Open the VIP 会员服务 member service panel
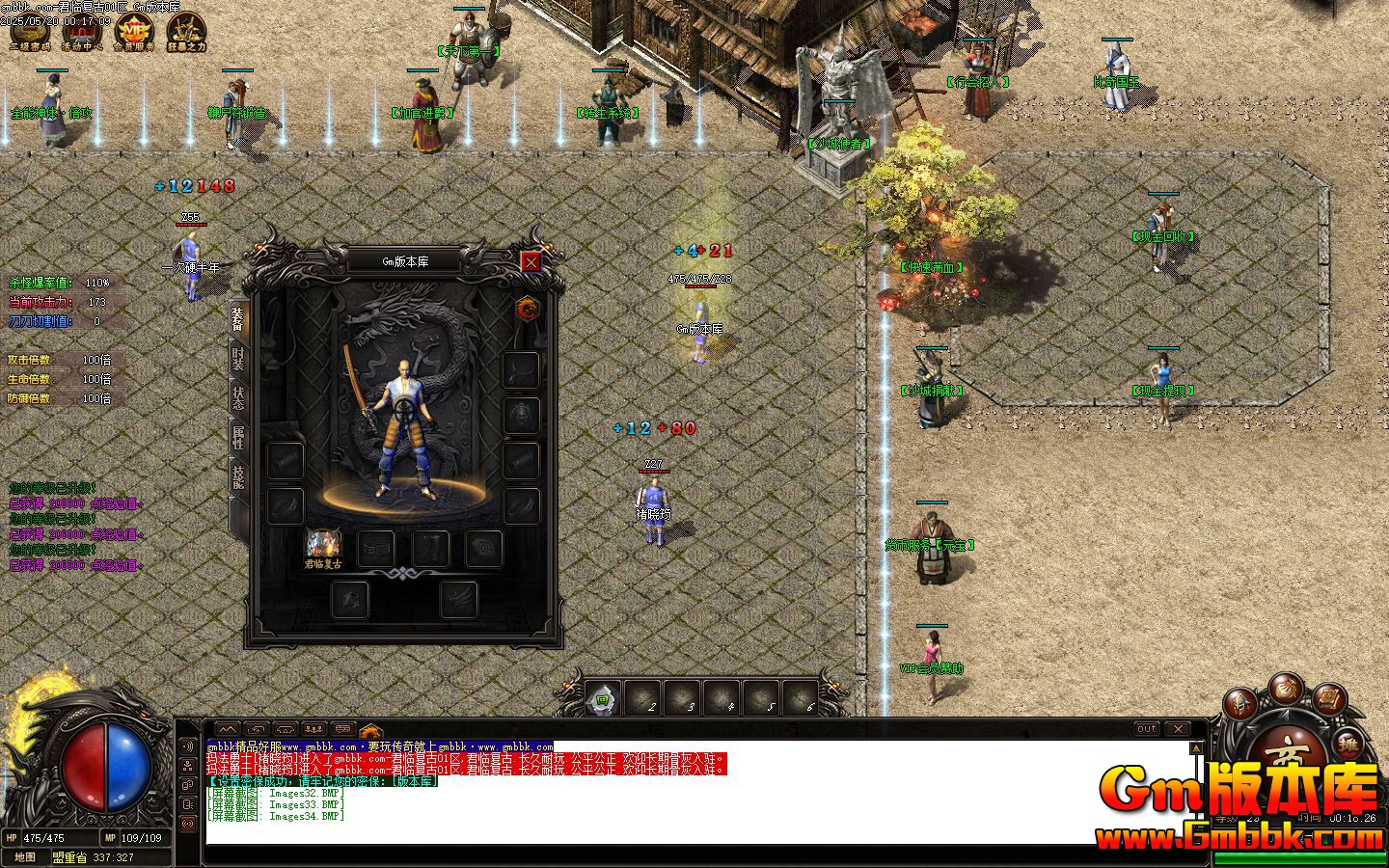This screenshot has width=1389, height=868. click(135, 31)
